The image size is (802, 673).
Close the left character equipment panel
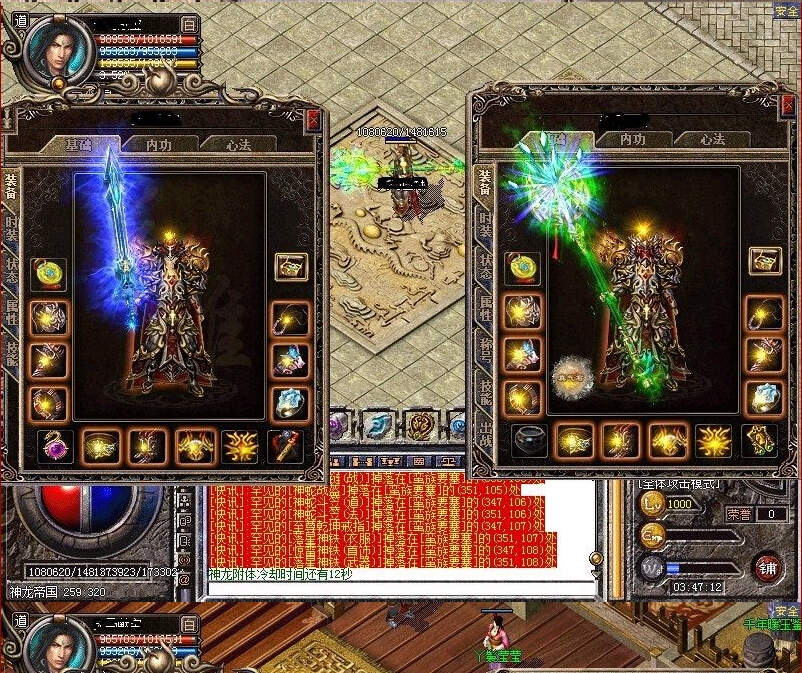coord(314,119)
